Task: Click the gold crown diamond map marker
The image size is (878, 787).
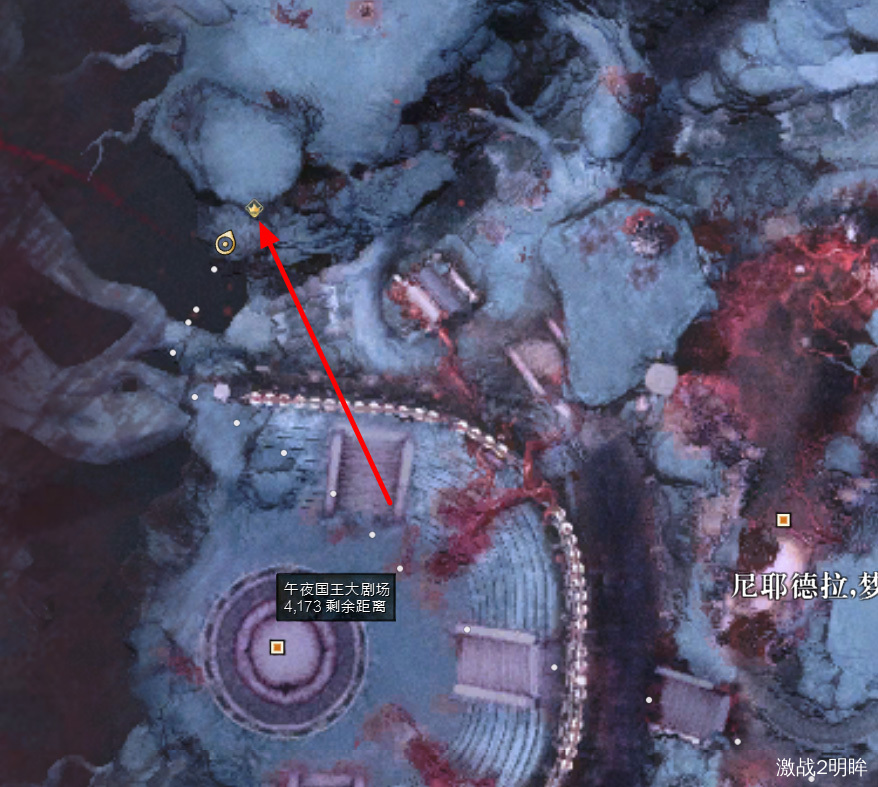Action: pyautogui.click(x=254, y=209)
